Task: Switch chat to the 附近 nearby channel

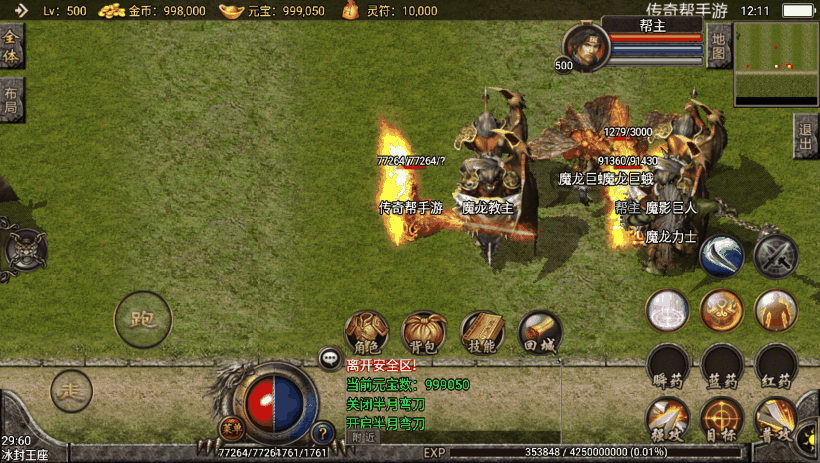Action: (364, 436)
